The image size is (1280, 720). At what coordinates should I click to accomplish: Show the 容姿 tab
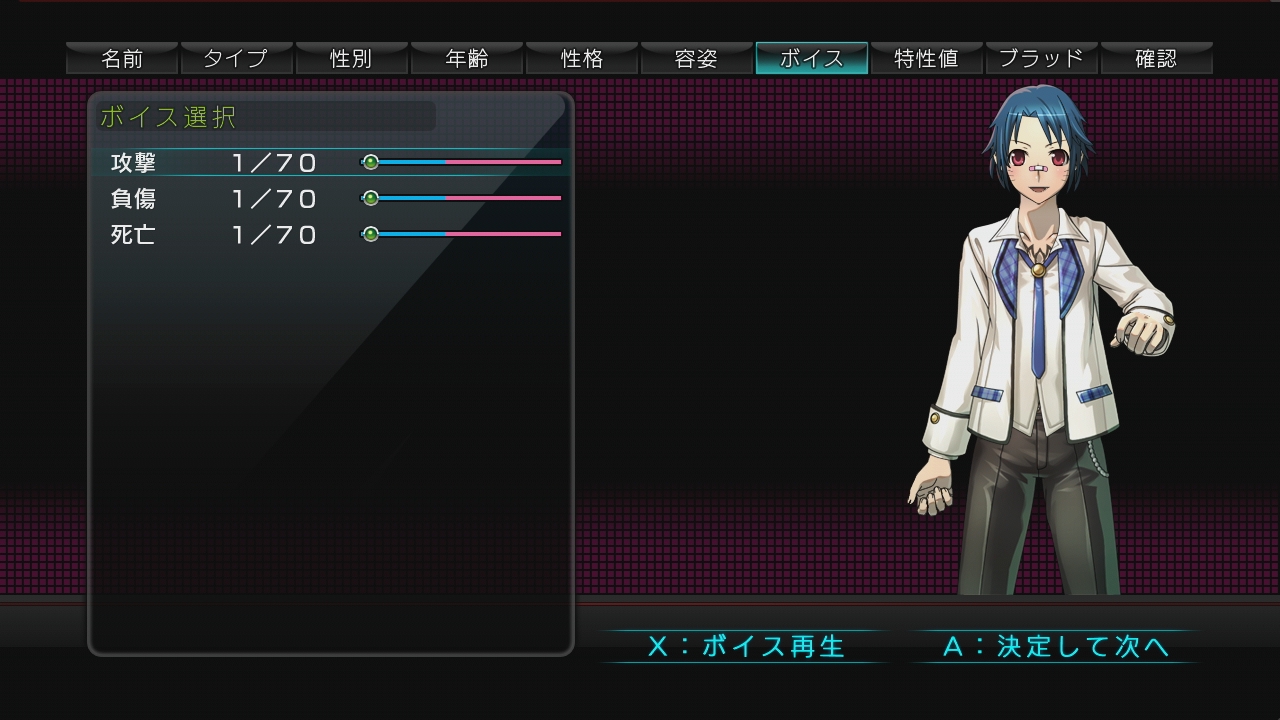697,59
